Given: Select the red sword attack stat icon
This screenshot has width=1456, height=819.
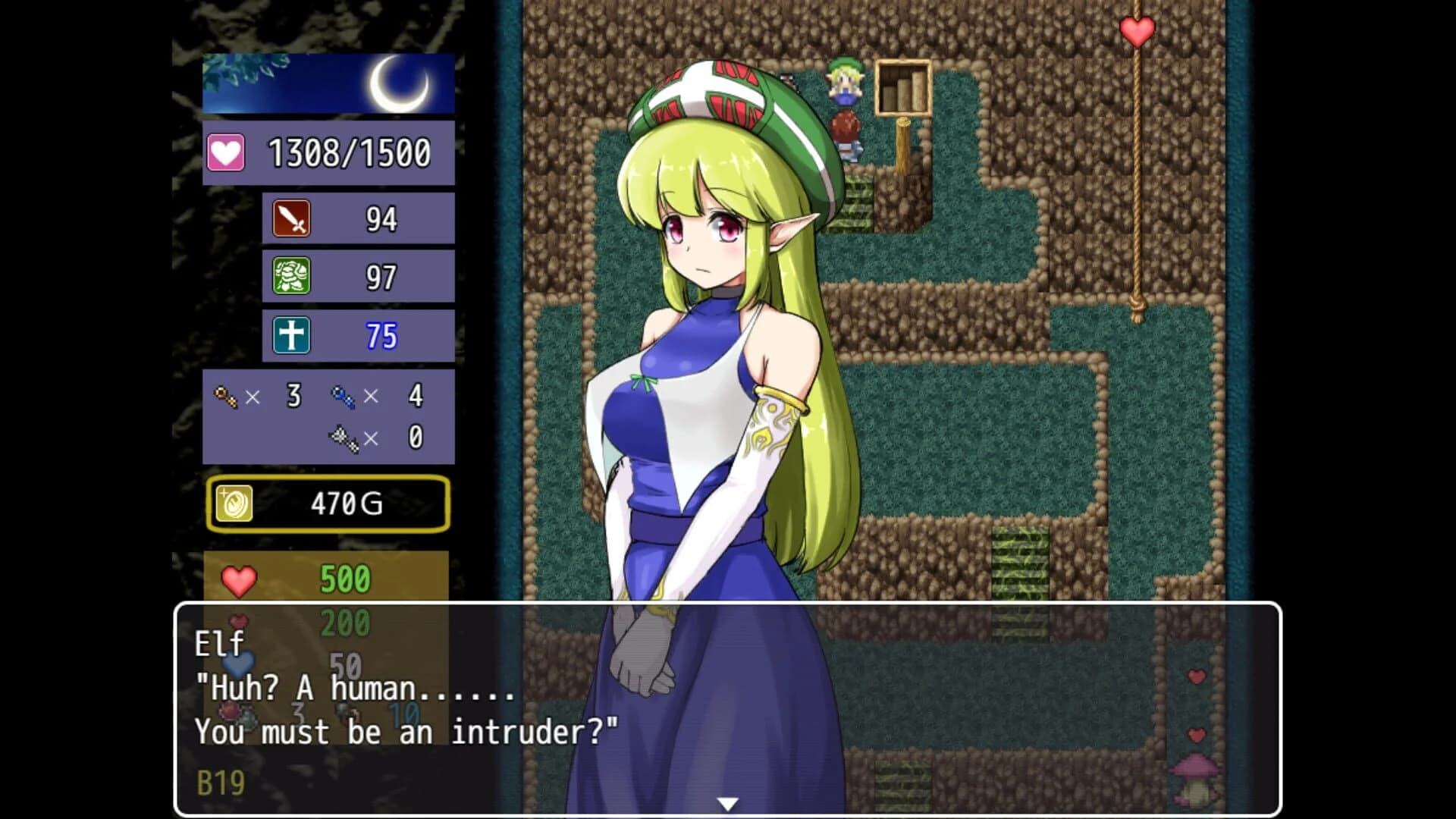Looking at the screenshot, I should click(x=290, y=218).
